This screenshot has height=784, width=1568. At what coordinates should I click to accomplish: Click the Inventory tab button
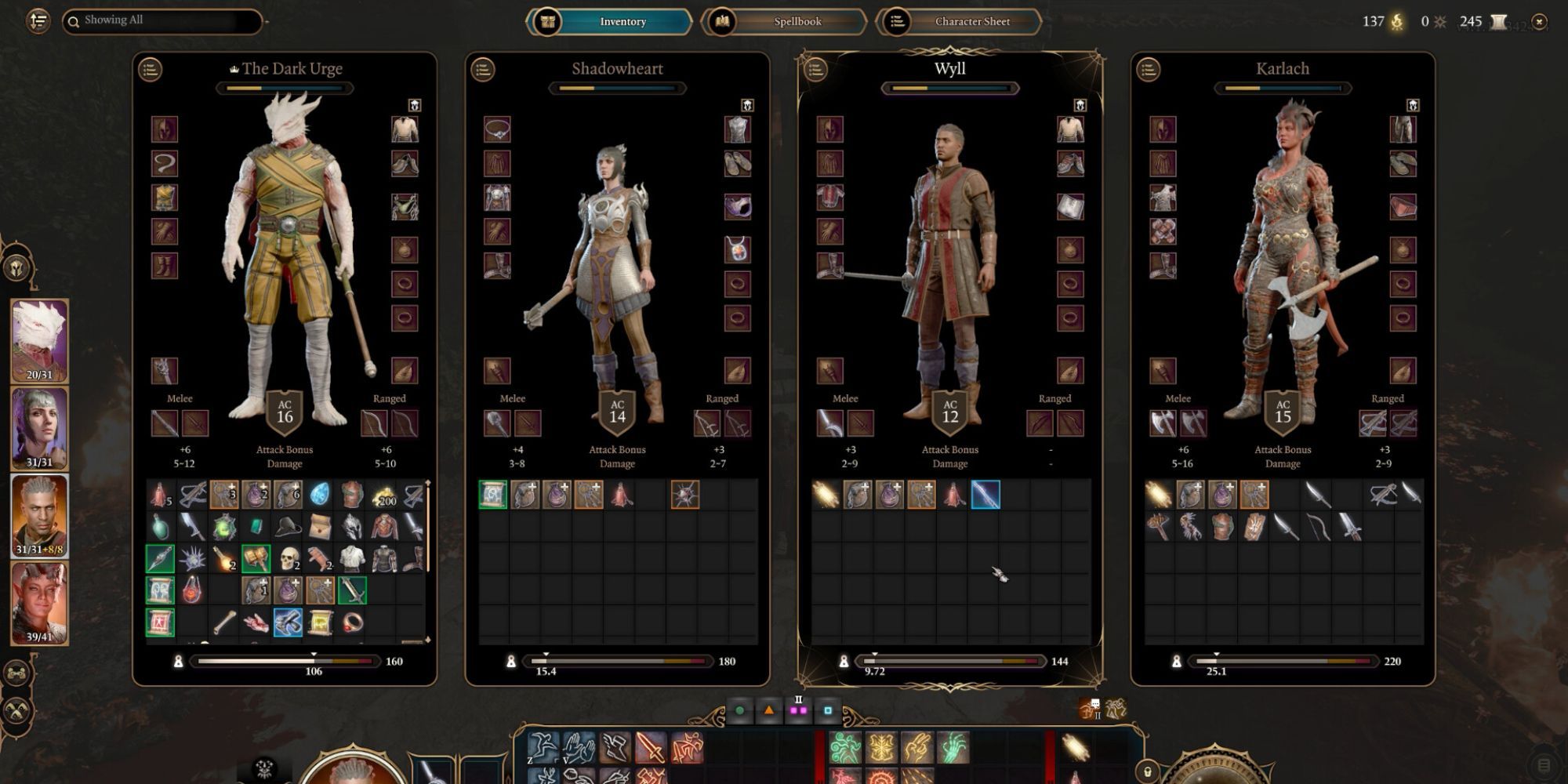click(x=622, y=21)
